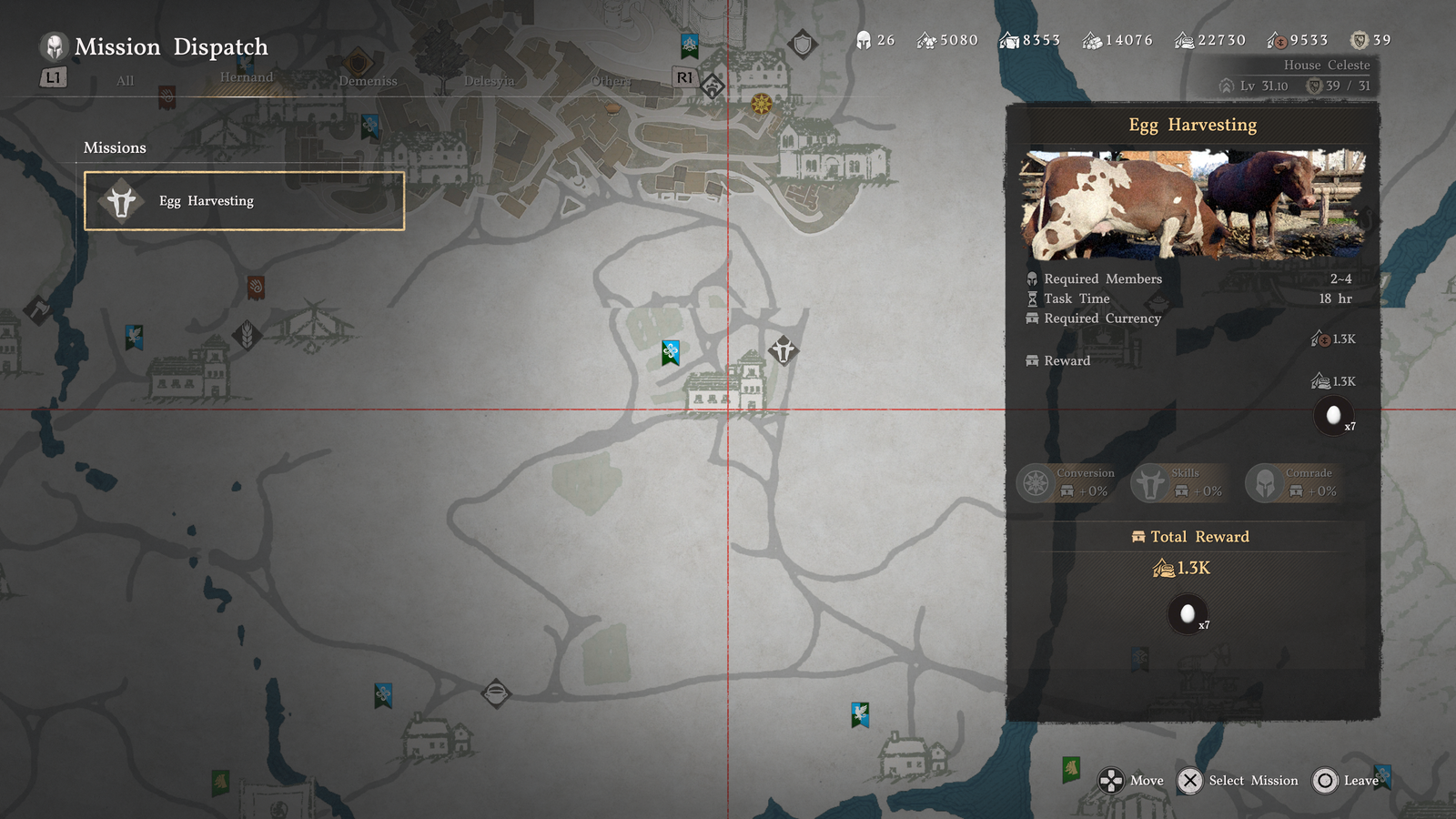
Task: Open the Hernand region tab
Action: (x=246, y=77)
